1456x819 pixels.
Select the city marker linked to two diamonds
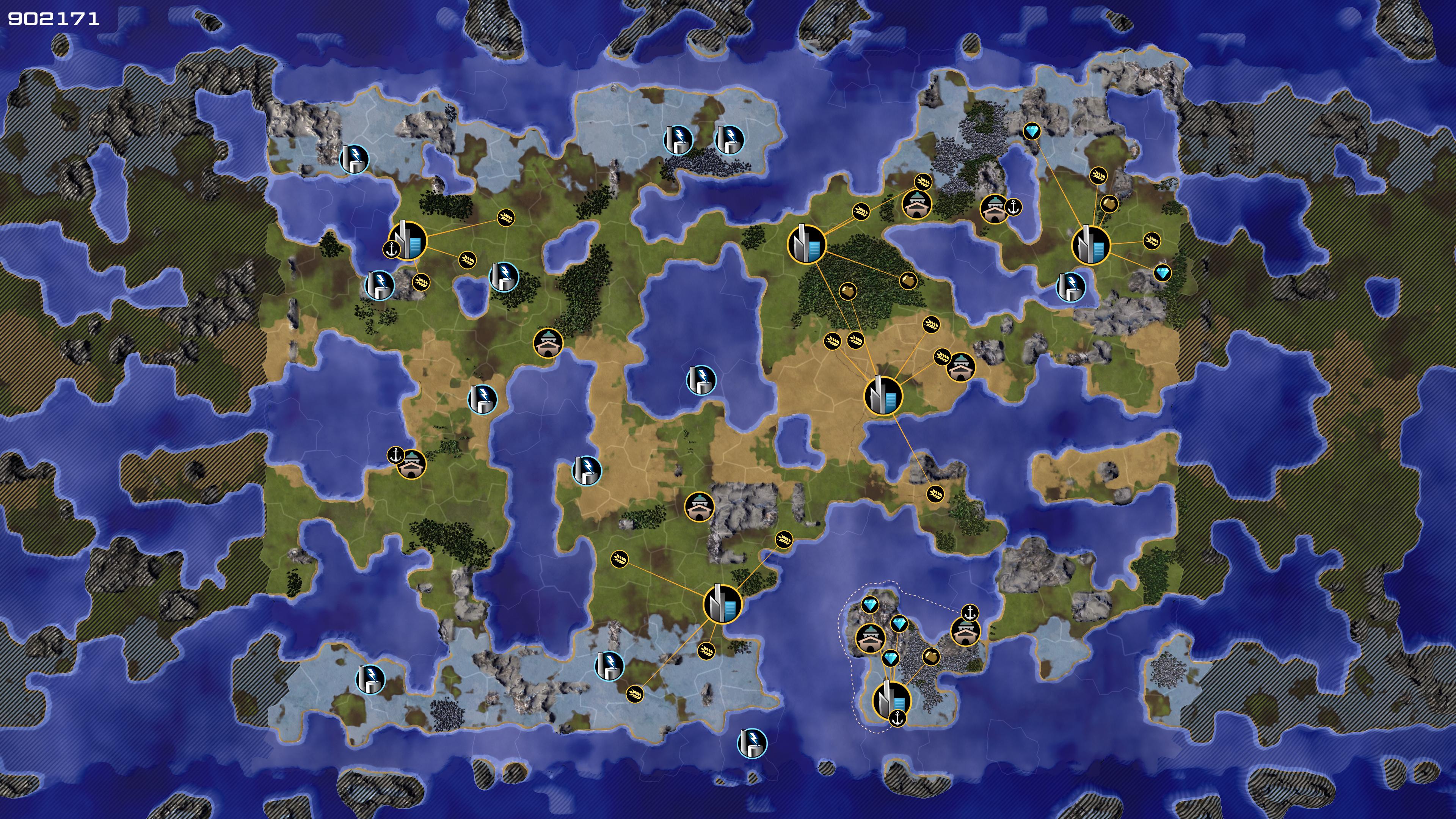(x=1090, y=245)
